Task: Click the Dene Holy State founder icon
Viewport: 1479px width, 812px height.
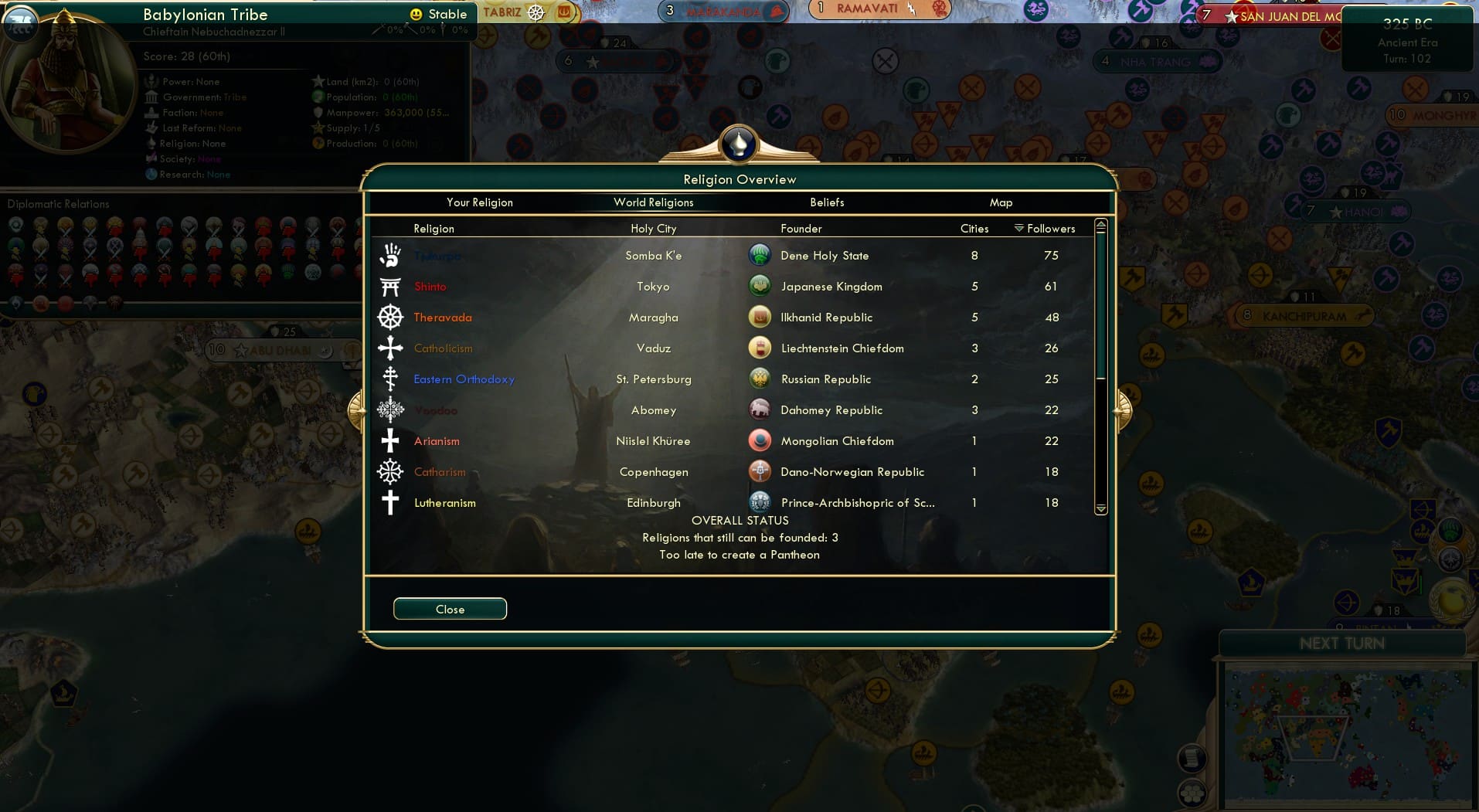Action: (761, 255)
